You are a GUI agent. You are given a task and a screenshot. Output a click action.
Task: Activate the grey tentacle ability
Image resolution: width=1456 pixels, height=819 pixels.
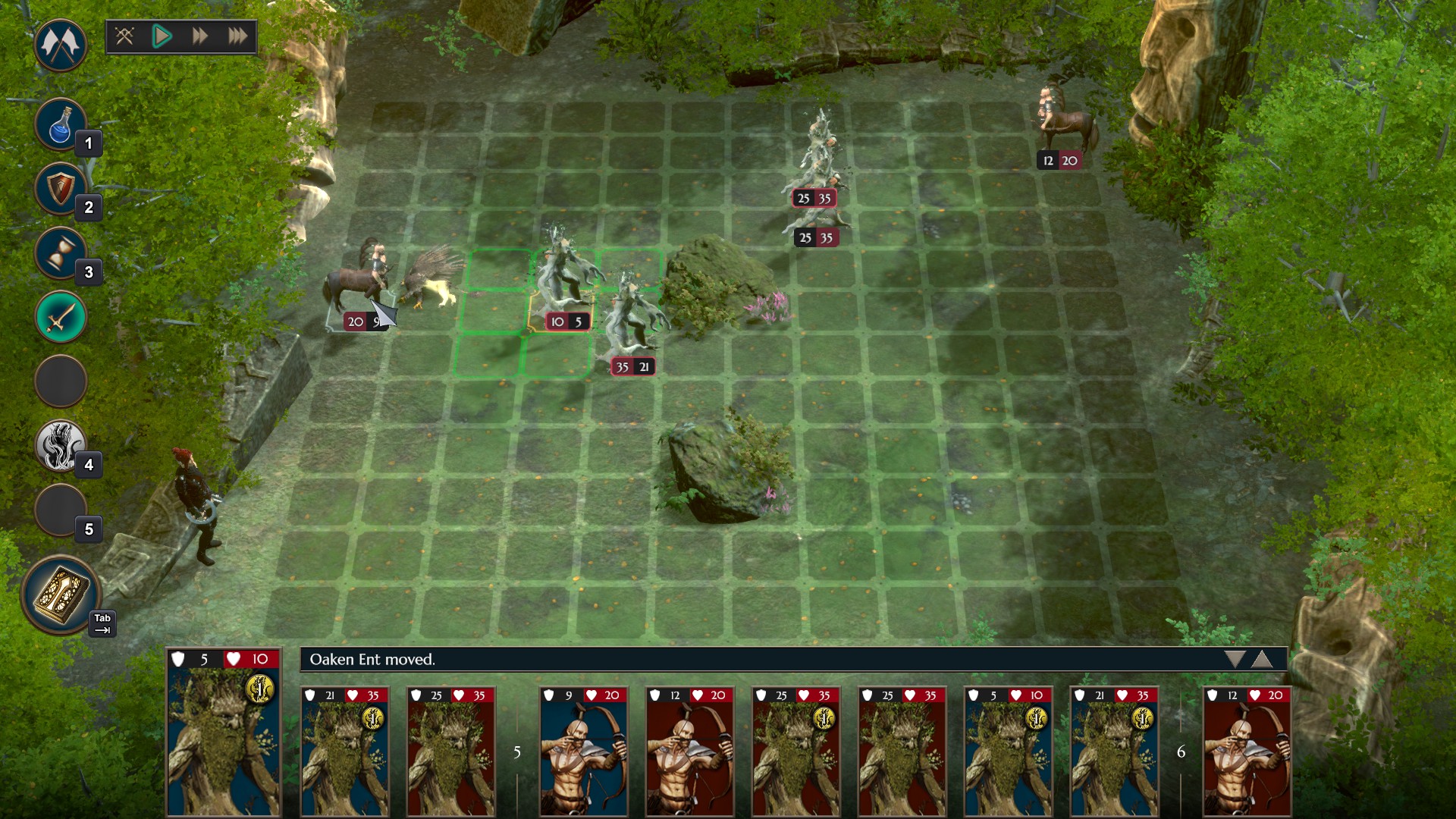[x=60, y=445]
